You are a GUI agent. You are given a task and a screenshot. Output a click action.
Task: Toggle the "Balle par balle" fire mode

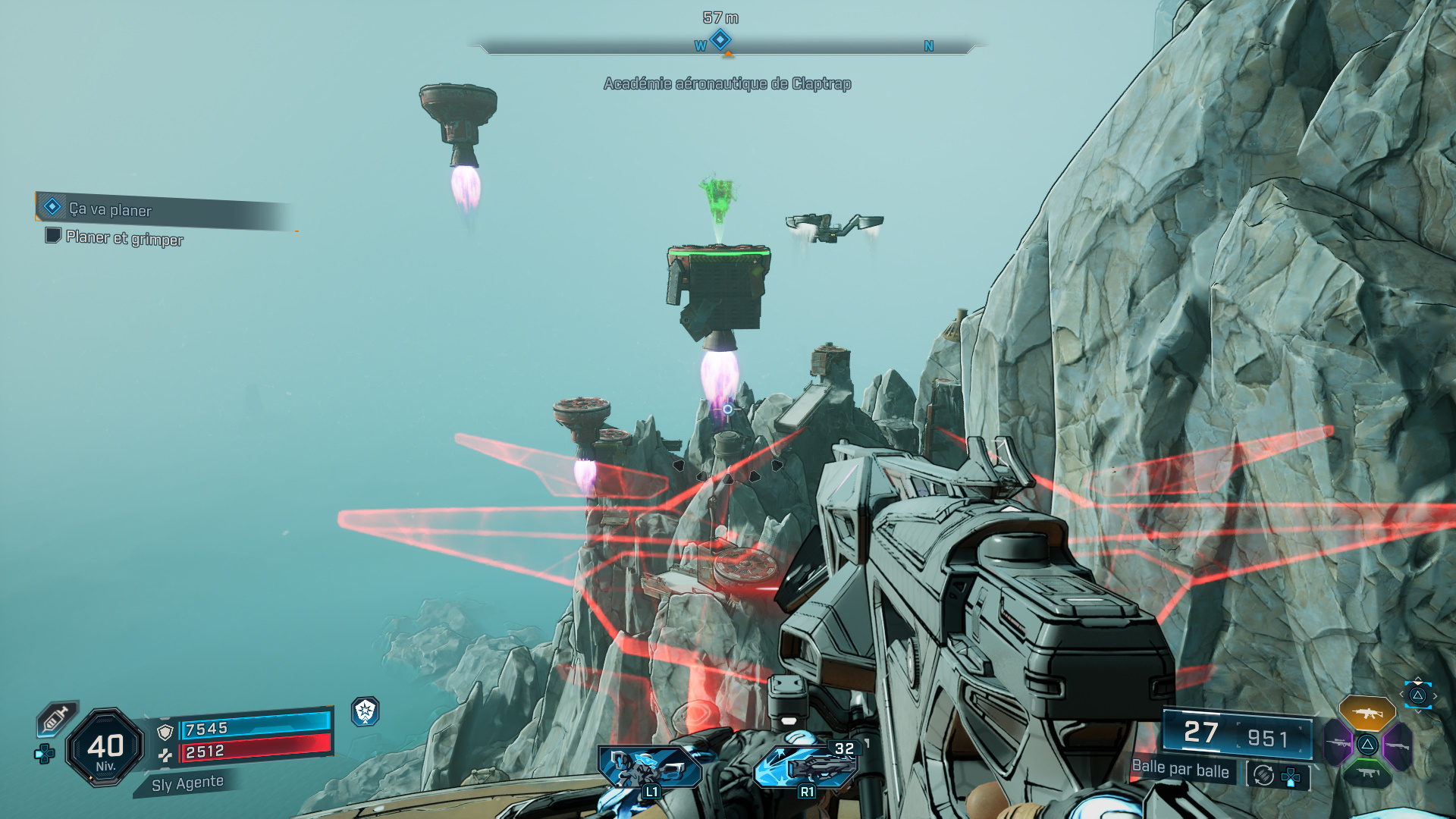1180,769
